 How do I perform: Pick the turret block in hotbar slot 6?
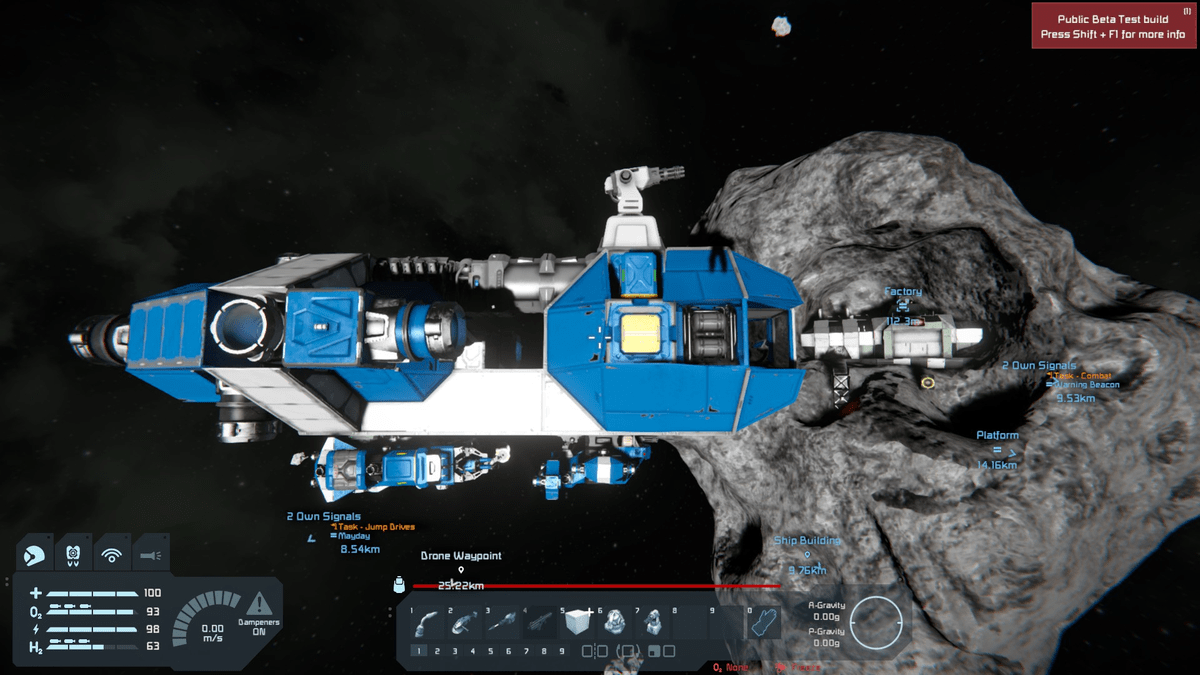point(614,623)
